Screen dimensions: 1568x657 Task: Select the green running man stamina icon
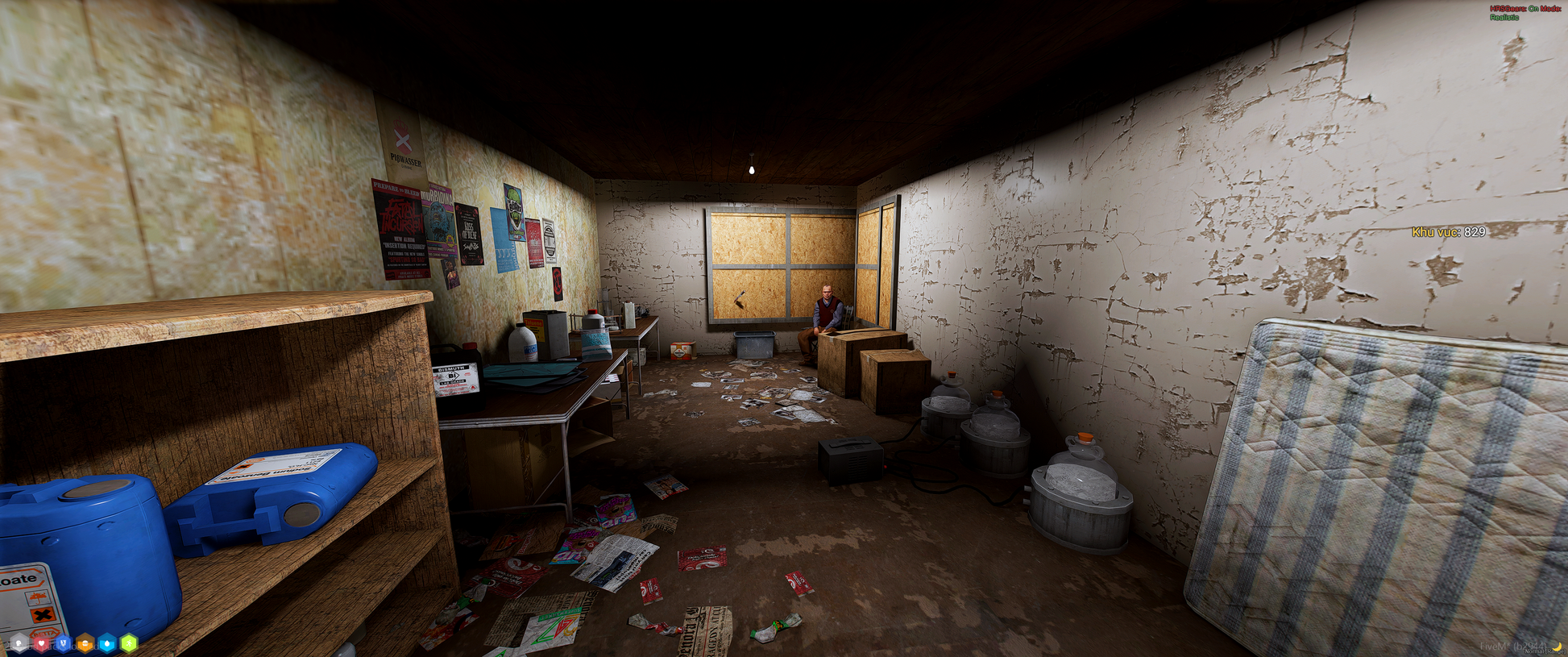[128, 643]
